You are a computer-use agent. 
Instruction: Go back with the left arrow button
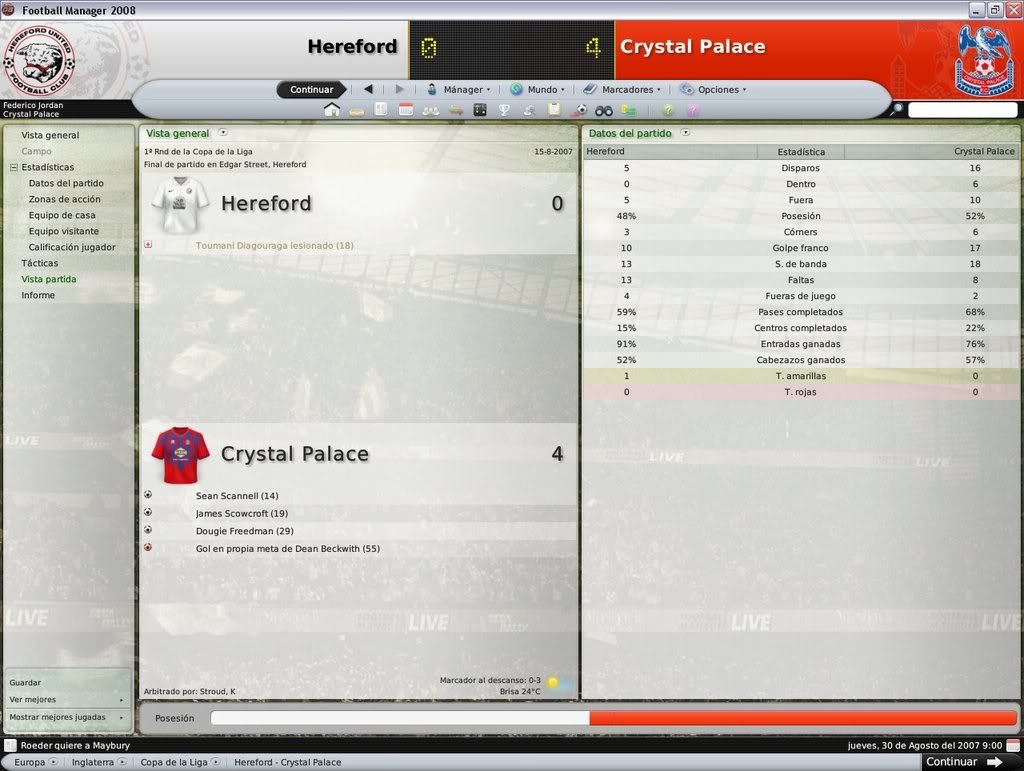coord(368,89)
